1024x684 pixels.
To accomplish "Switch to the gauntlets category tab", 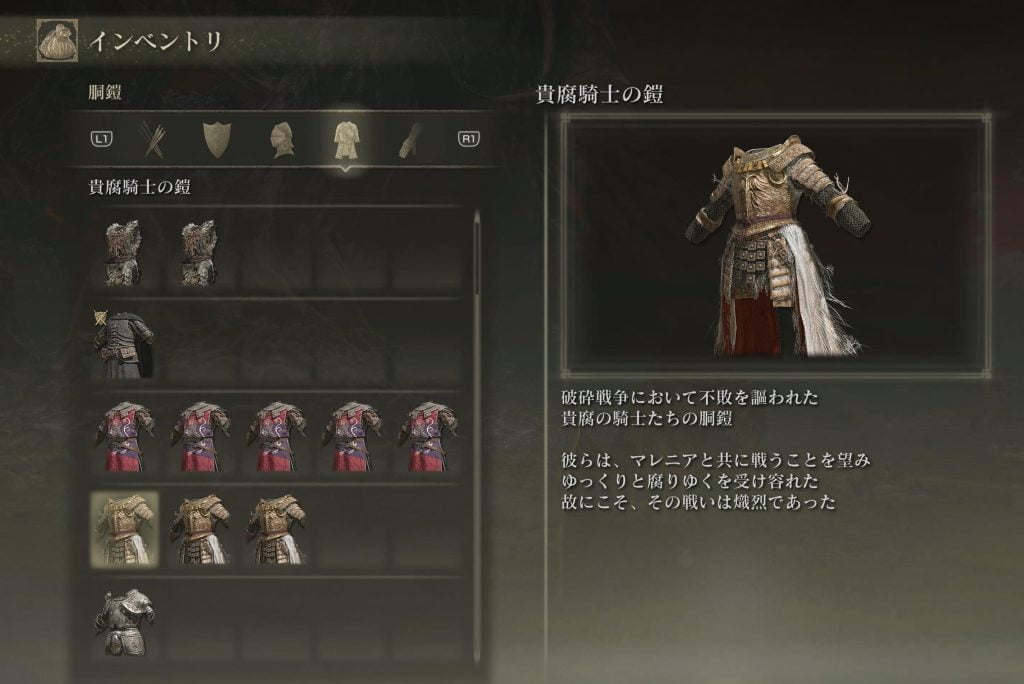I will point(409,140).
